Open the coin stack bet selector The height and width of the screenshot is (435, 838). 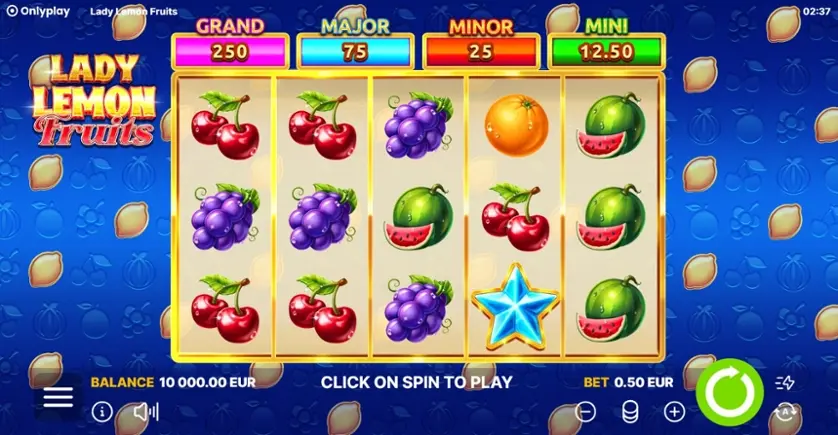tap(630, 411)
